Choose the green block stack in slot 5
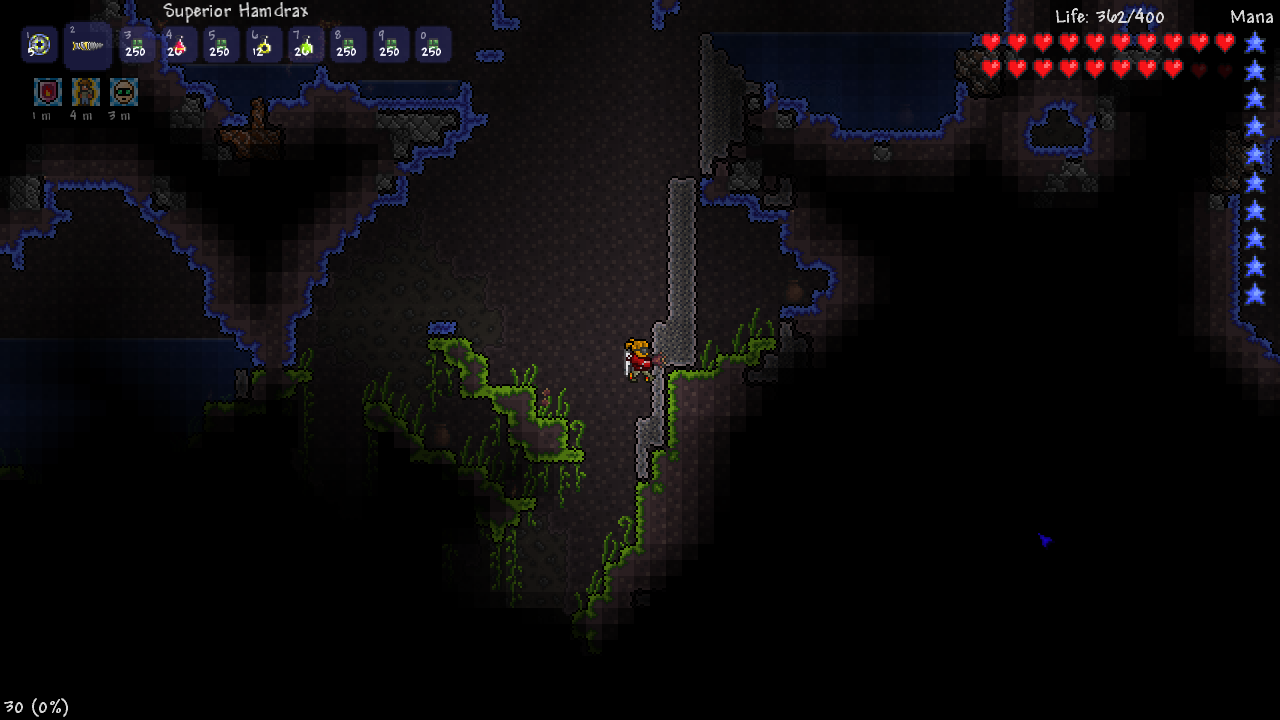The image size is (1280, 720). [220, 45]
